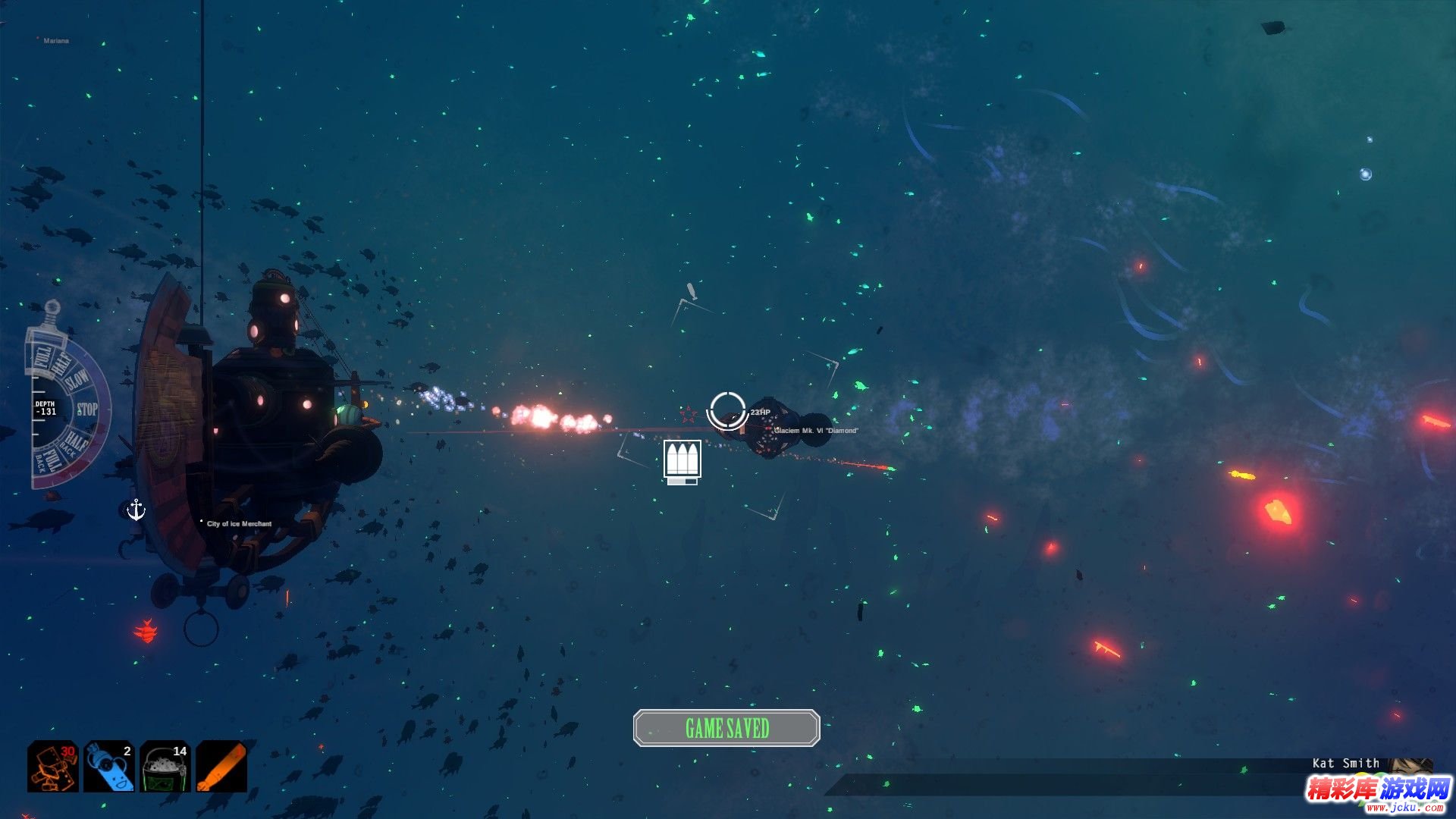Select the blue air tank slot
The height and width of the screenshot is (819, 1456).
(x=109, y=767)
